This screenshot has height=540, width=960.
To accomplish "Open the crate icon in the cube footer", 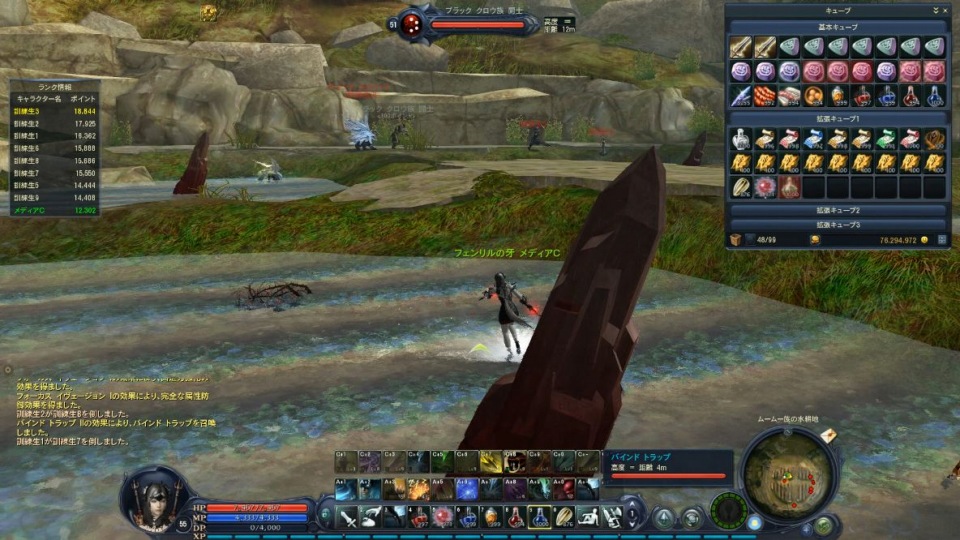I will [735, 240].
